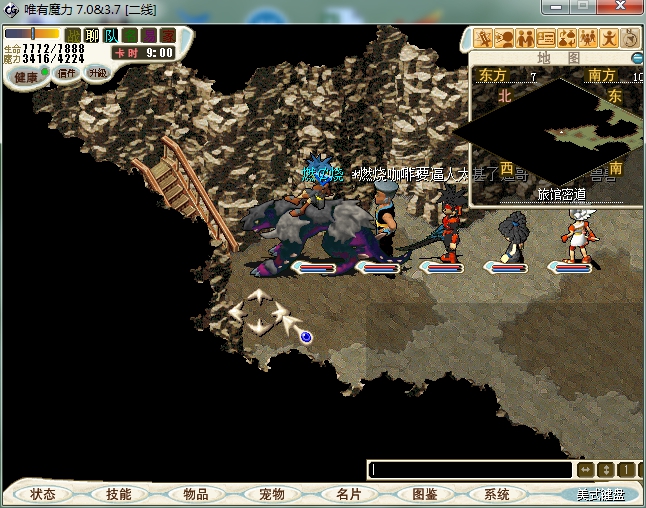Click the 升级 level-up button
646x508 pixels.
pos(97,73)
